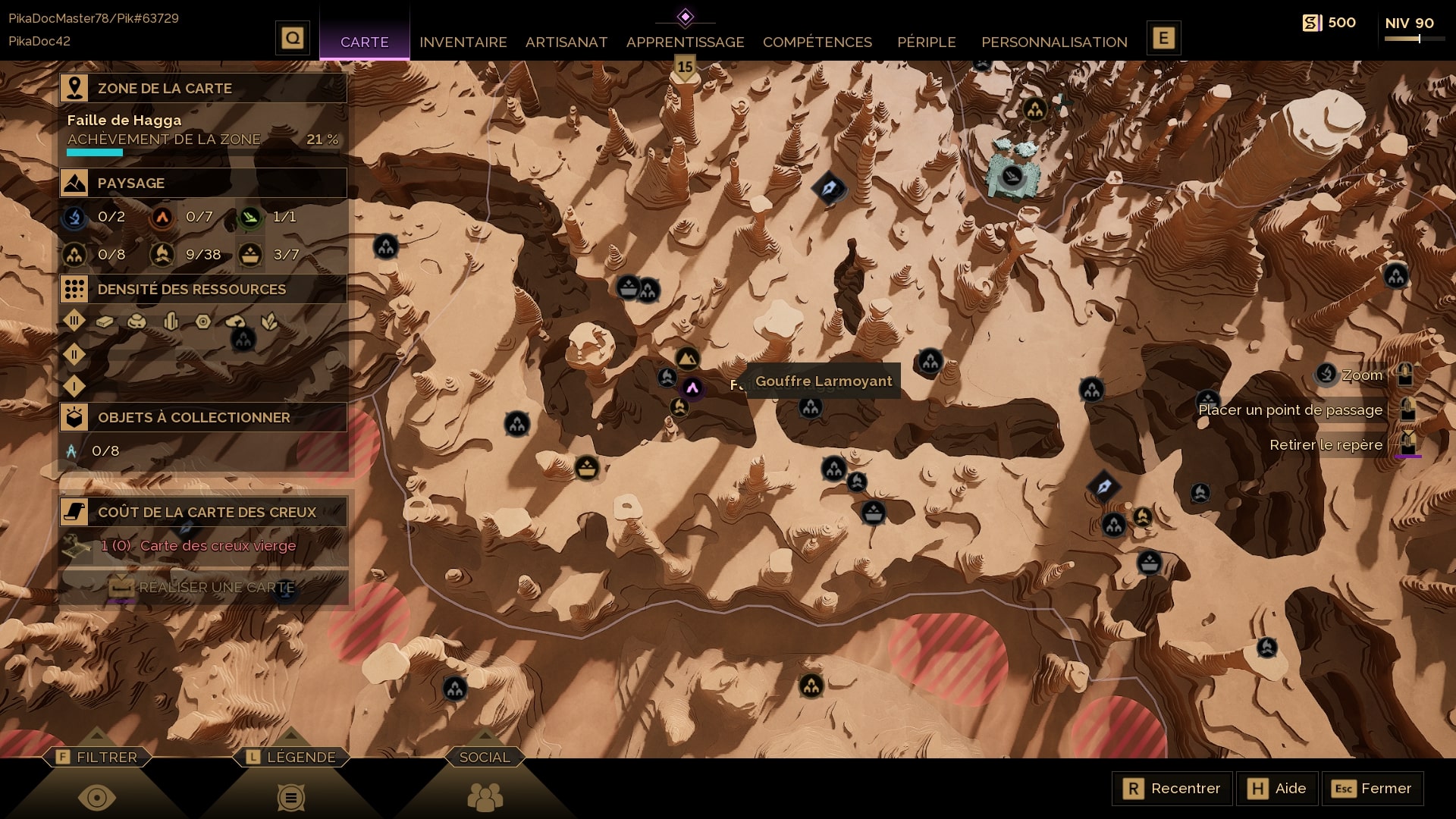Image resolution: width=1456 pixels, height=819 pixels.
Task: Switch to the Inventaire tab
Action: tap(463, 42)
